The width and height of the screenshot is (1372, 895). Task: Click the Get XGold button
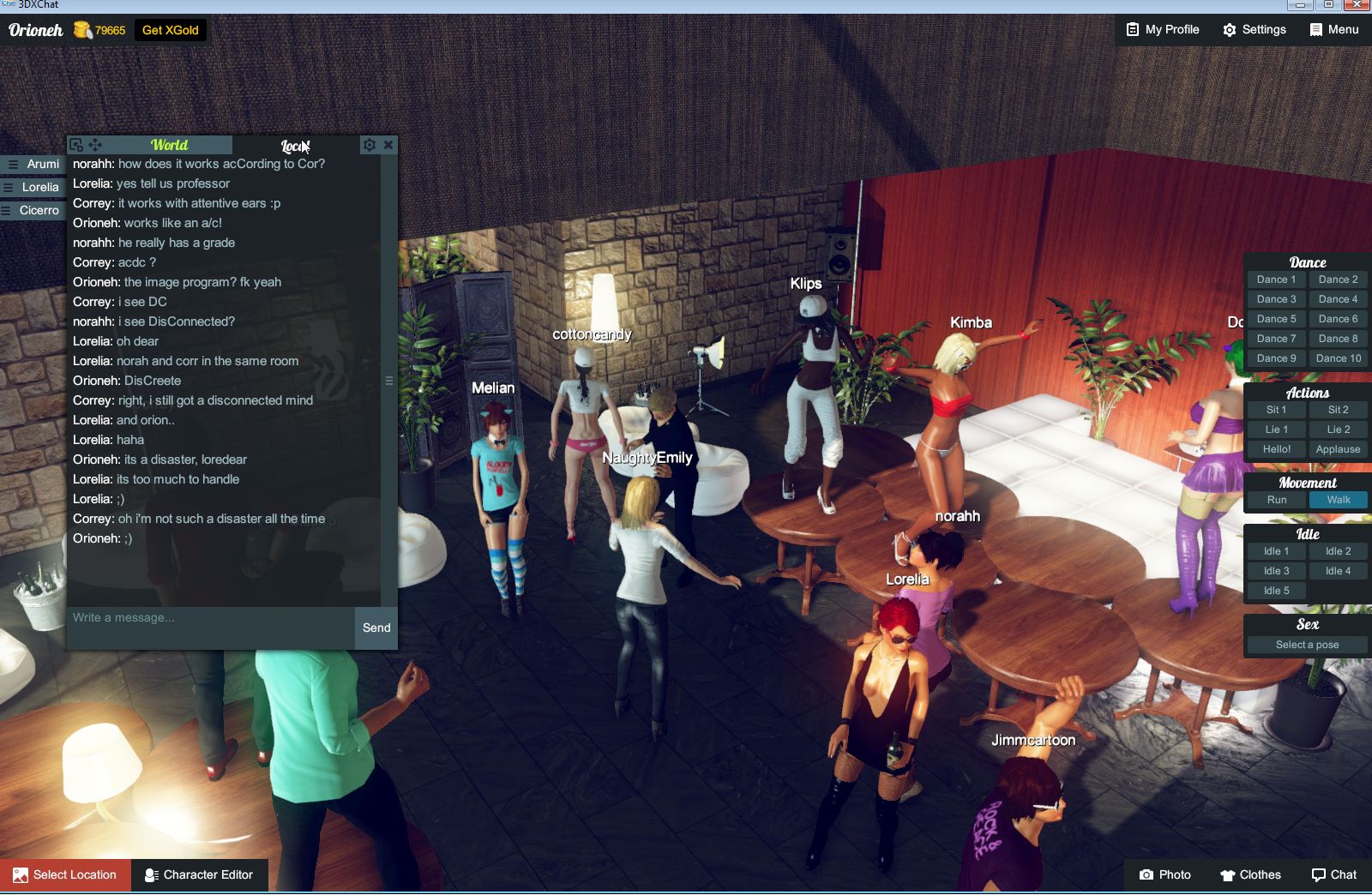[x=170, y=29]
